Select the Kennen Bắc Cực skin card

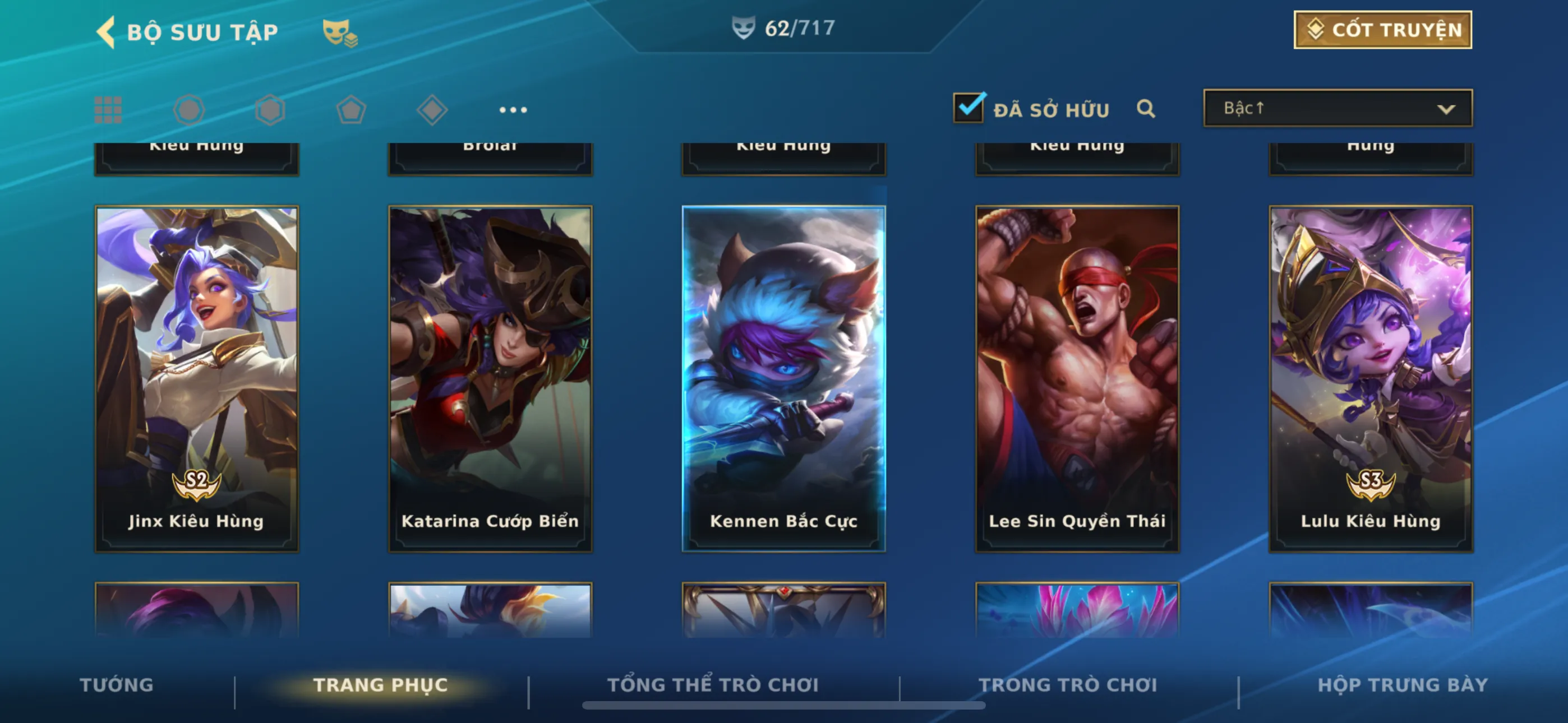pos(783,378)
